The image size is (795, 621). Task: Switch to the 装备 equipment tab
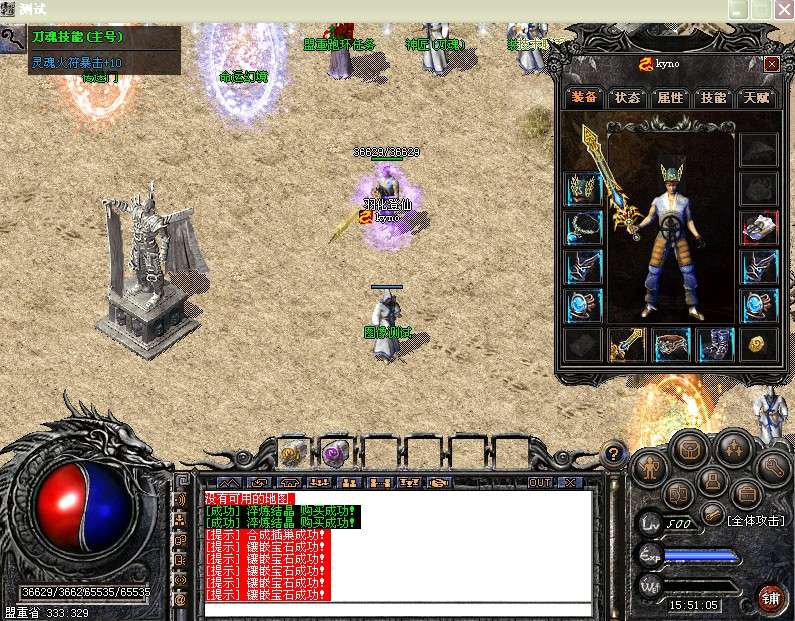pyautogui.click(x=584, y=98)
